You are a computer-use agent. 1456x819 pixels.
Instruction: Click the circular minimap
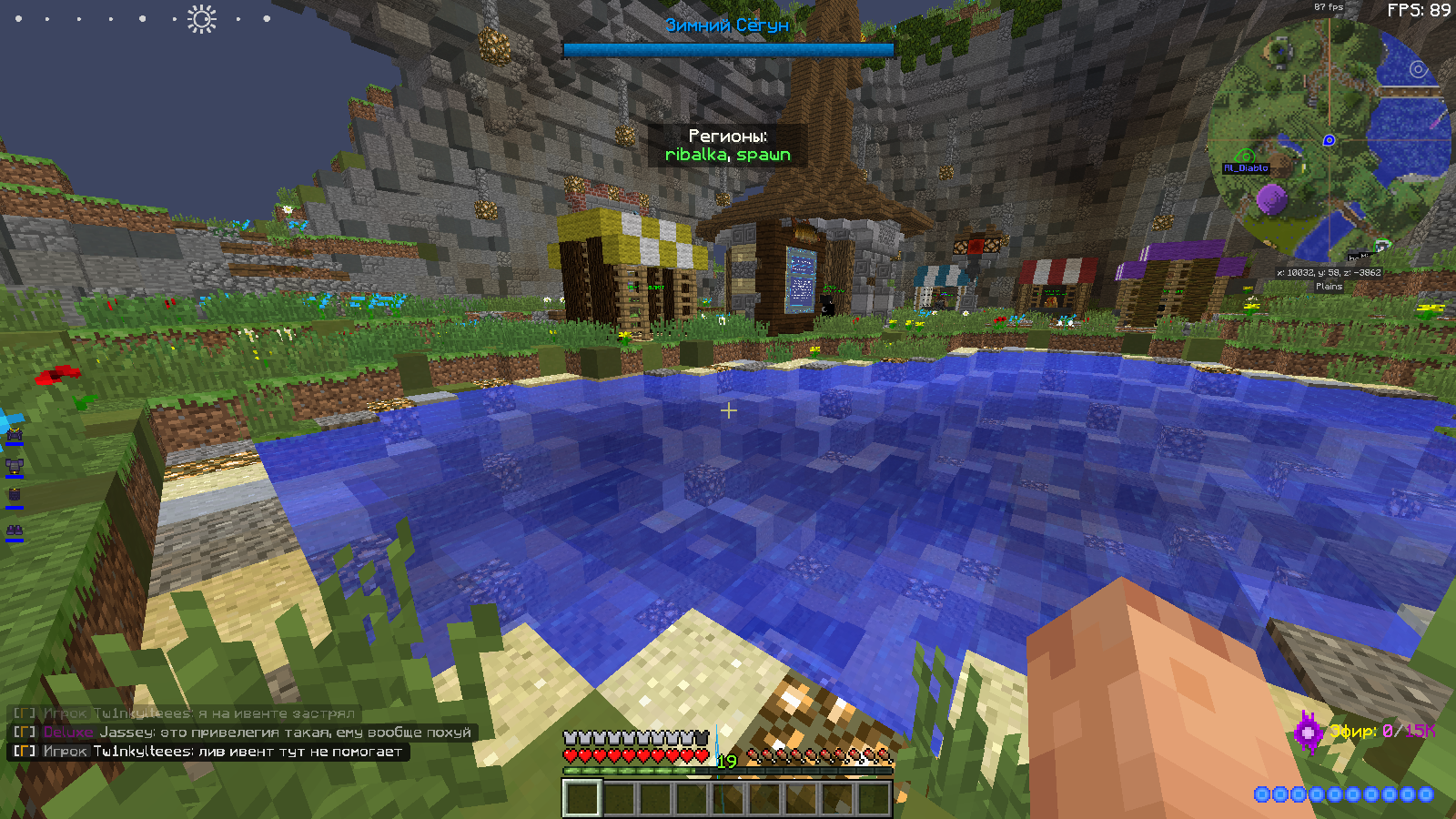tap(1329, 139)
